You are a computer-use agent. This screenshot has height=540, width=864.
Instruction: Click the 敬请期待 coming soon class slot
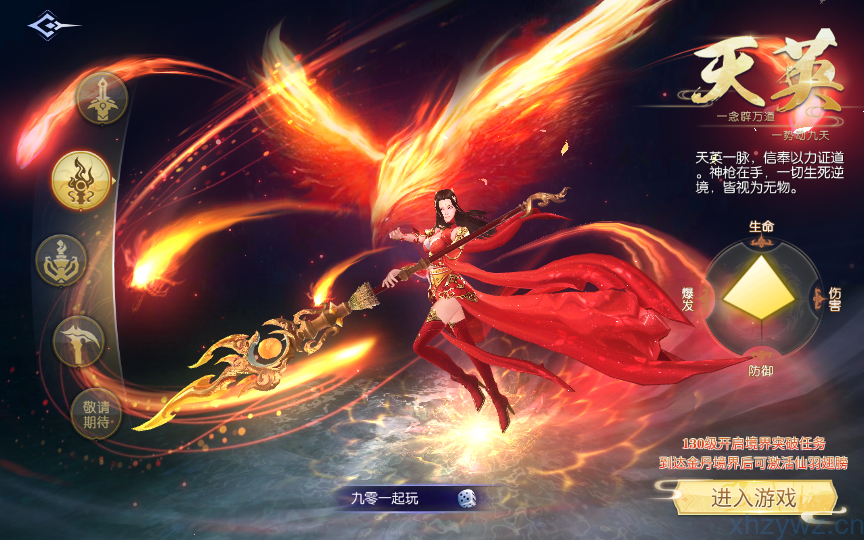point(96,414)
